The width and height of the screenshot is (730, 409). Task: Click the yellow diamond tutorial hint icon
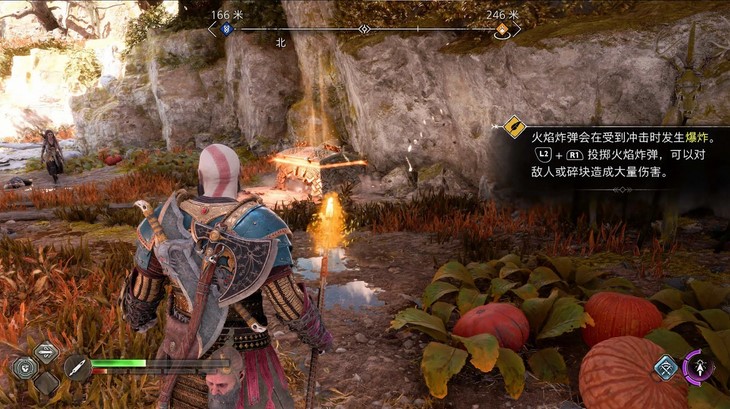point(514,127)
